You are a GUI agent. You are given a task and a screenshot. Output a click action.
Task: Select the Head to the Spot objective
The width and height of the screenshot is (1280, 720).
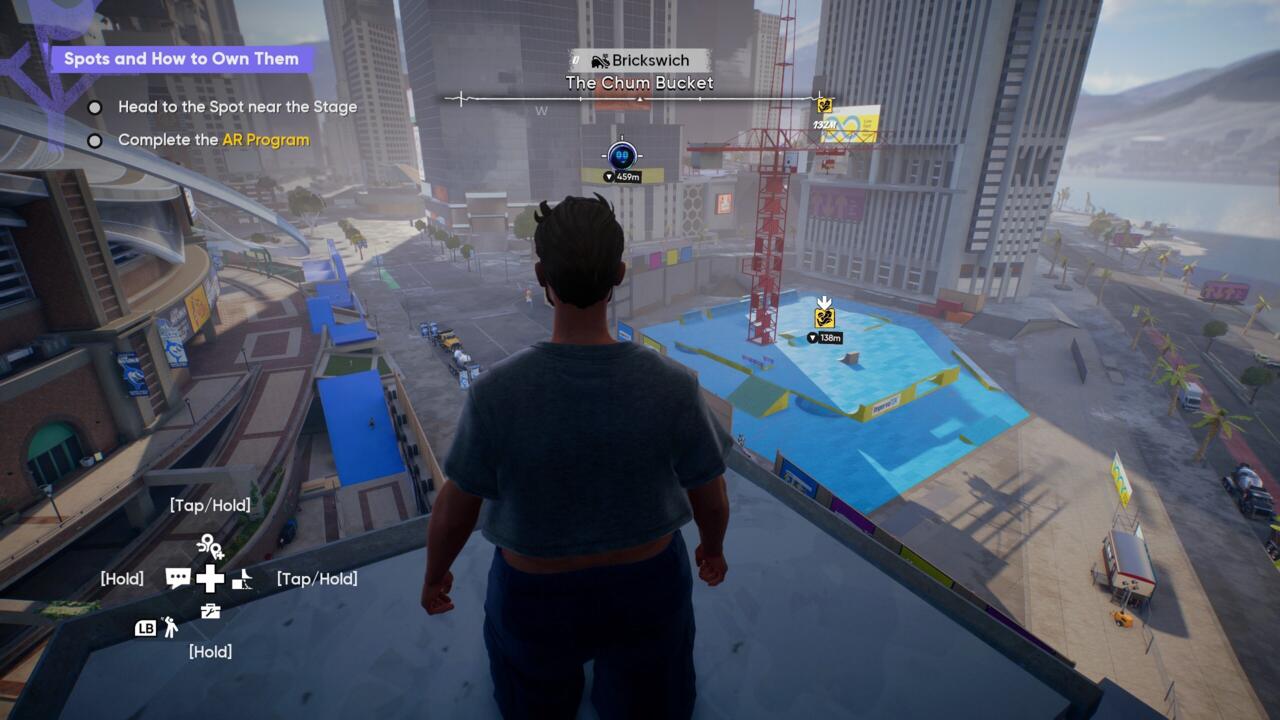(237, 107)
